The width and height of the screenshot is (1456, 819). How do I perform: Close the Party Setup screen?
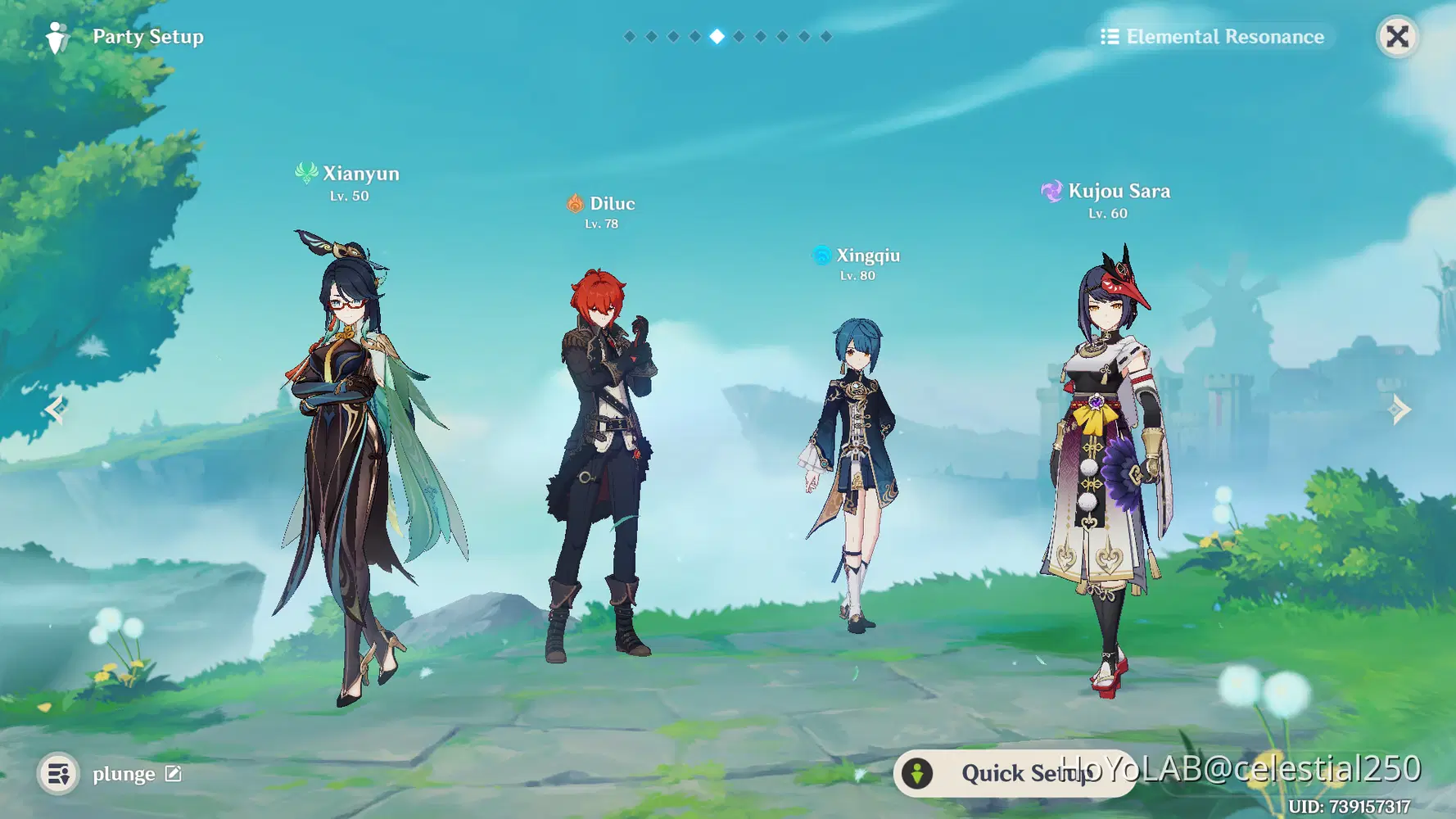(x=1397, y=37)
